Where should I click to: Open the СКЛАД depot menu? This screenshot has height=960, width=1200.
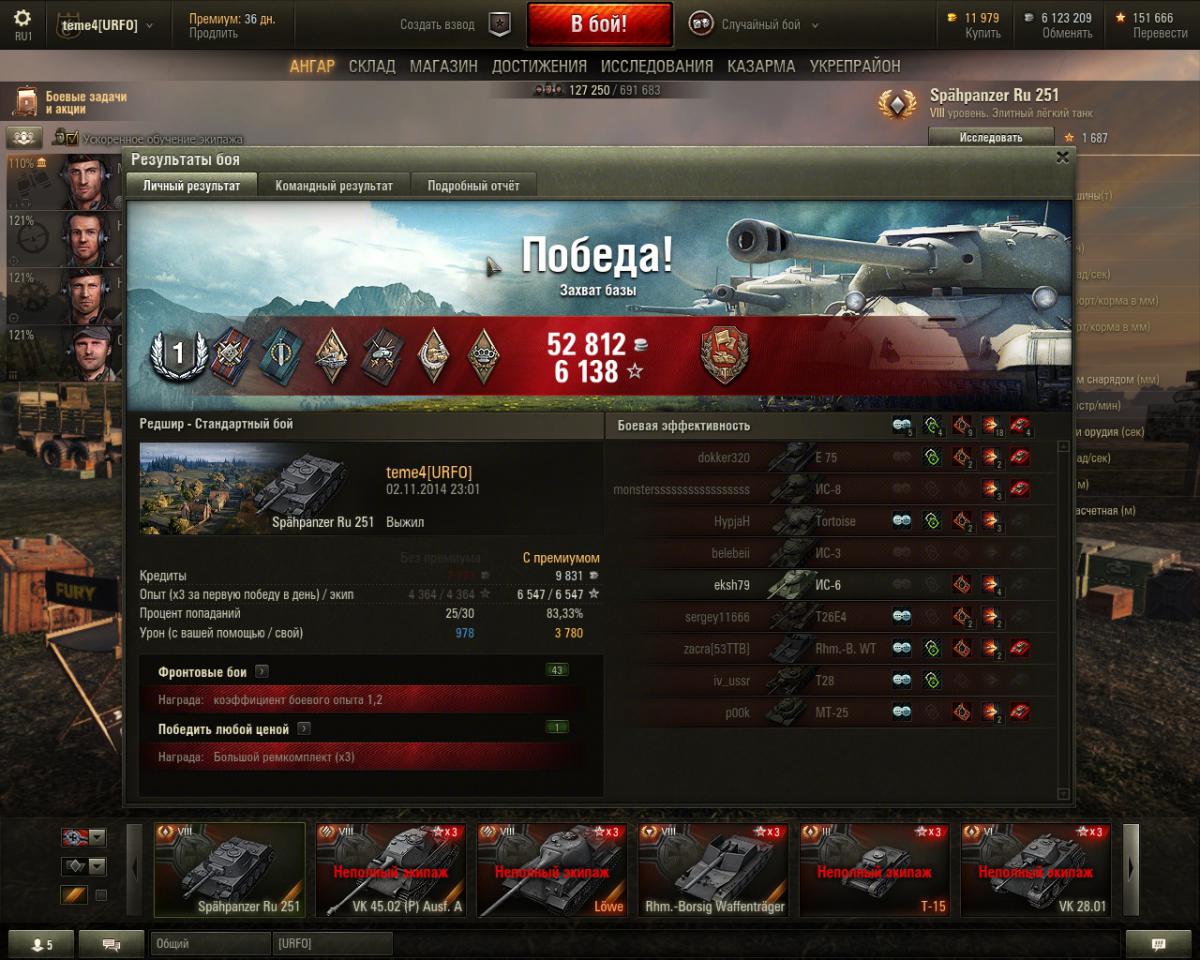(x=372, y=66)
